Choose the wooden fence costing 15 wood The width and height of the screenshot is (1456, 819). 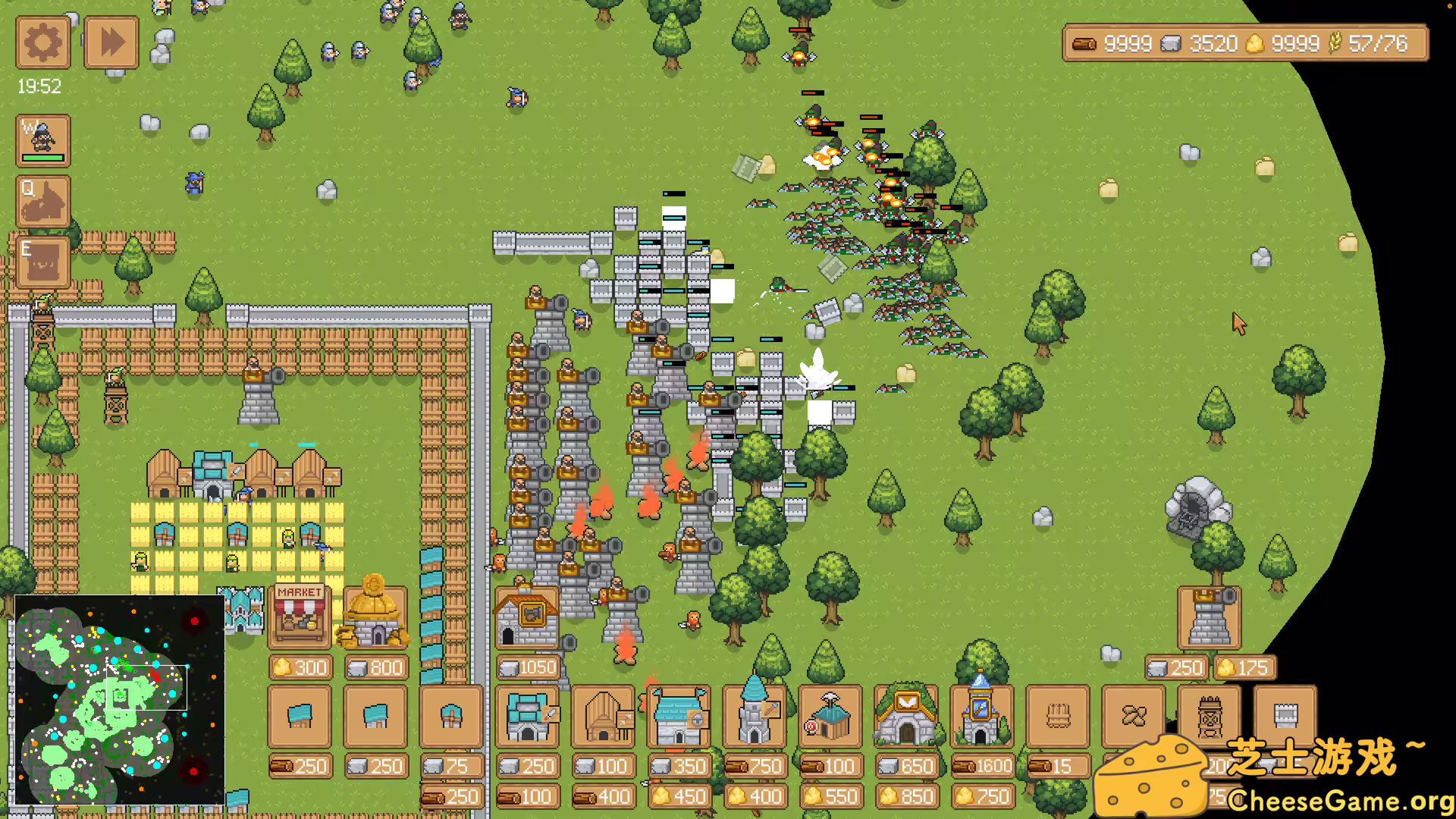pos(1056,717)
